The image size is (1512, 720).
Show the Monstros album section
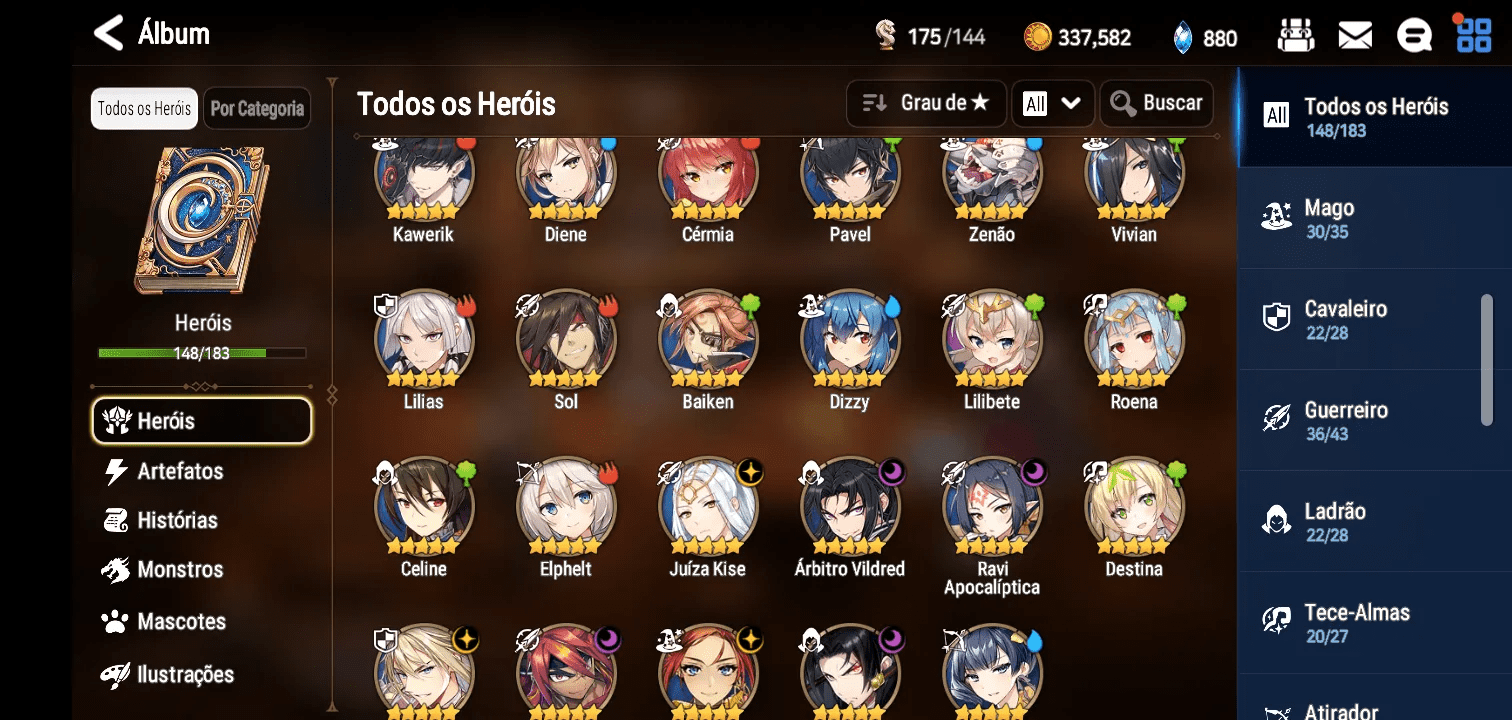coord(180,570)
